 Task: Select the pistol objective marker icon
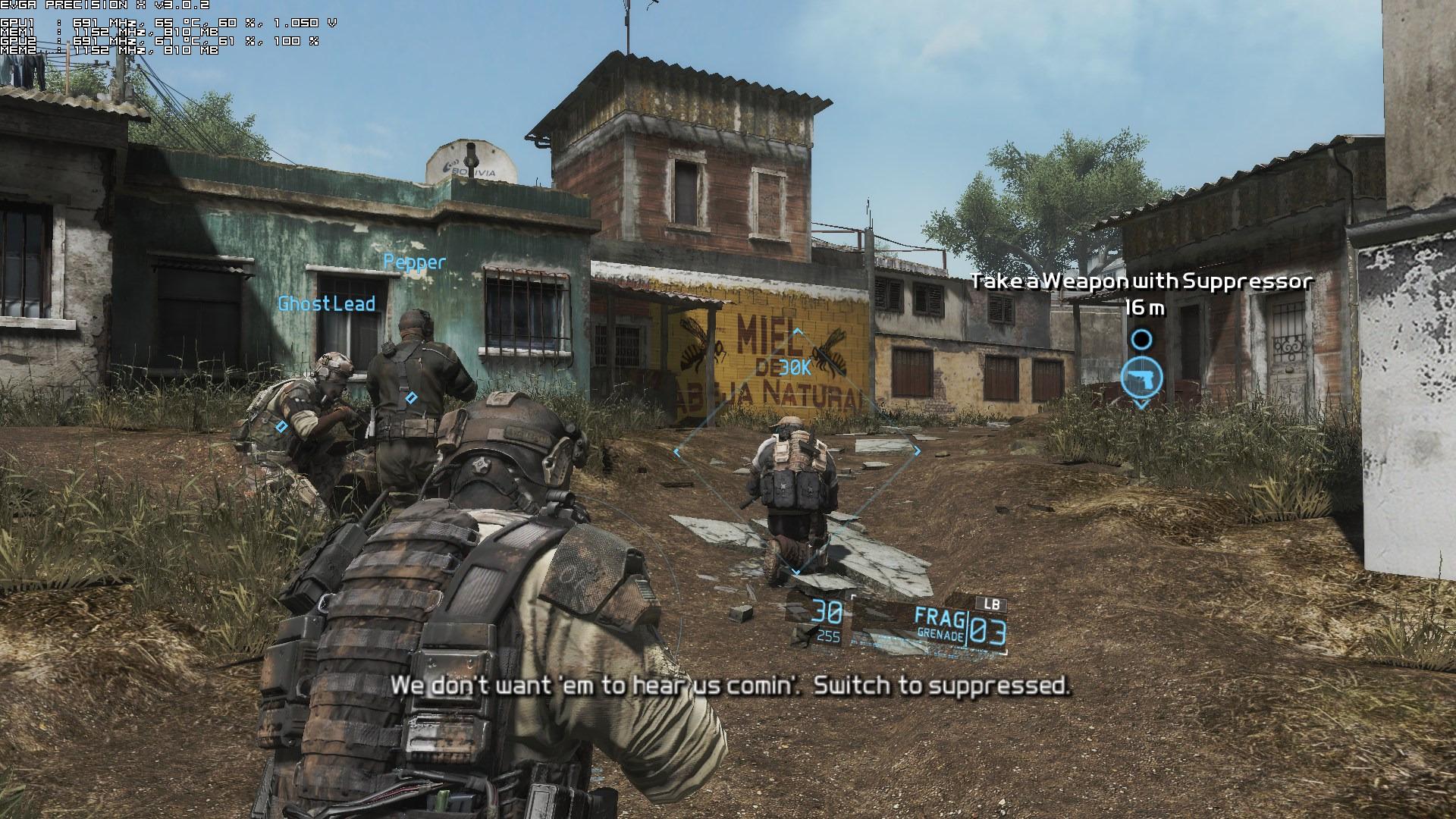click(1141, 378)
